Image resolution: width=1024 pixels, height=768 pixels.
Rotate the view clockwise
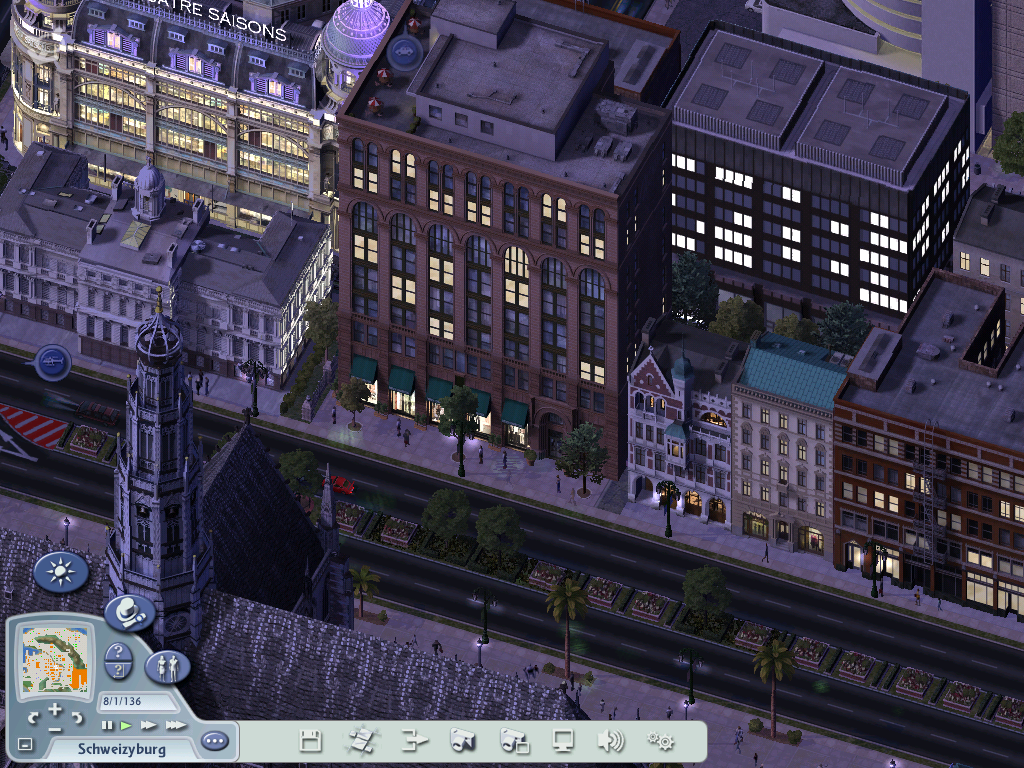coord(76,717)
